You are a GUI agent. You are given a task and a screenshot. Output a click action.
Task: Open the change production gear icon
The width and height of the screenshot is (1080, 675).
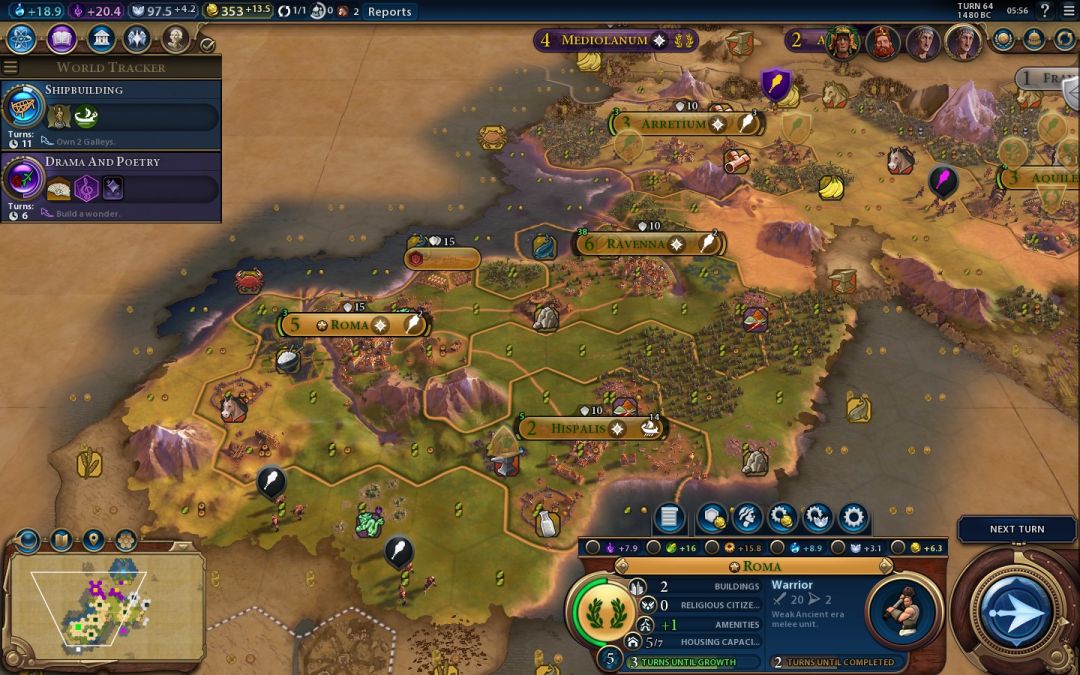[853, 517]
